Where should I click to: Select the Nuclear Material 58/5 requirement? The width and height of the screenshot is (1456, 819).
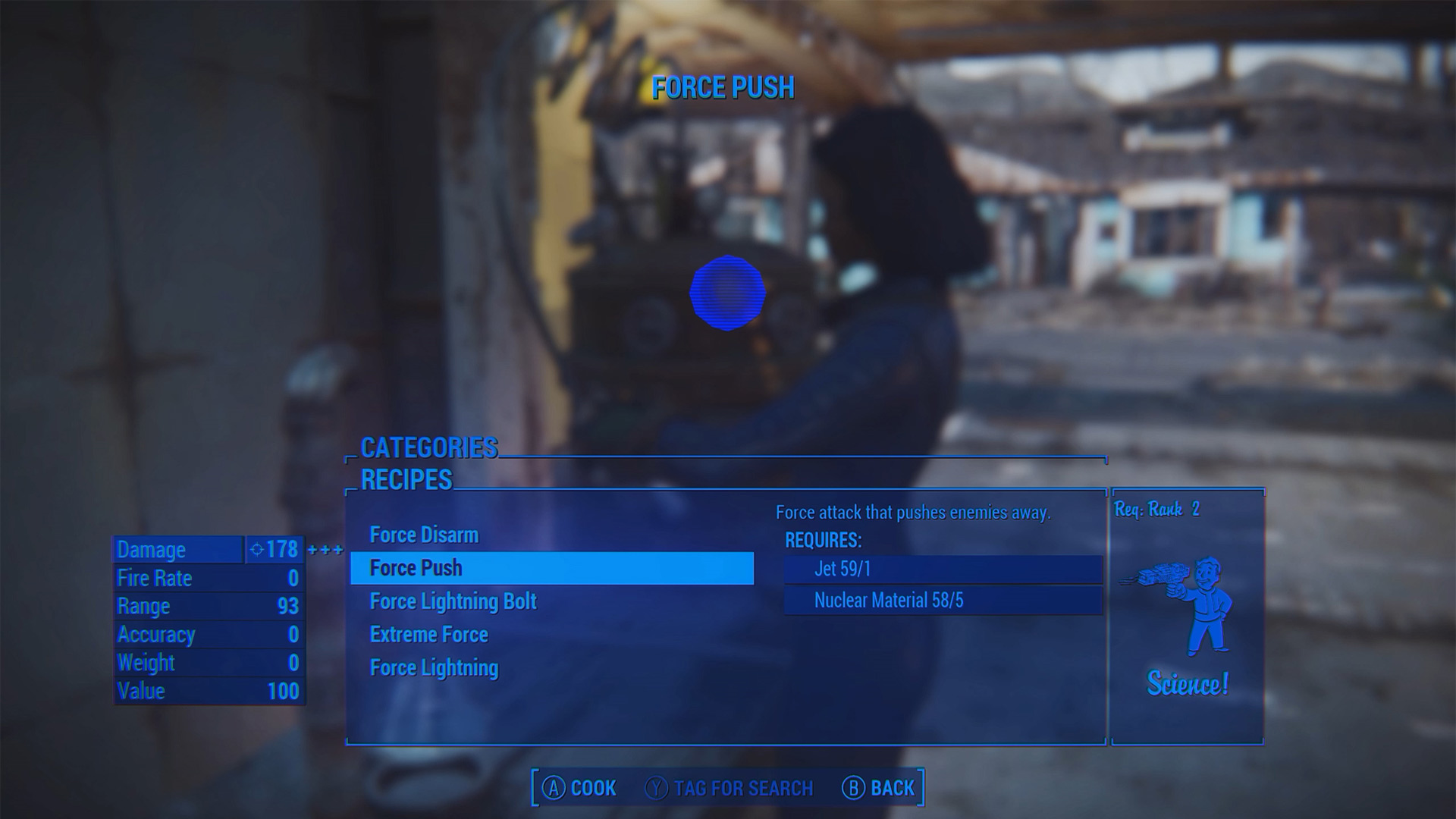943,601
